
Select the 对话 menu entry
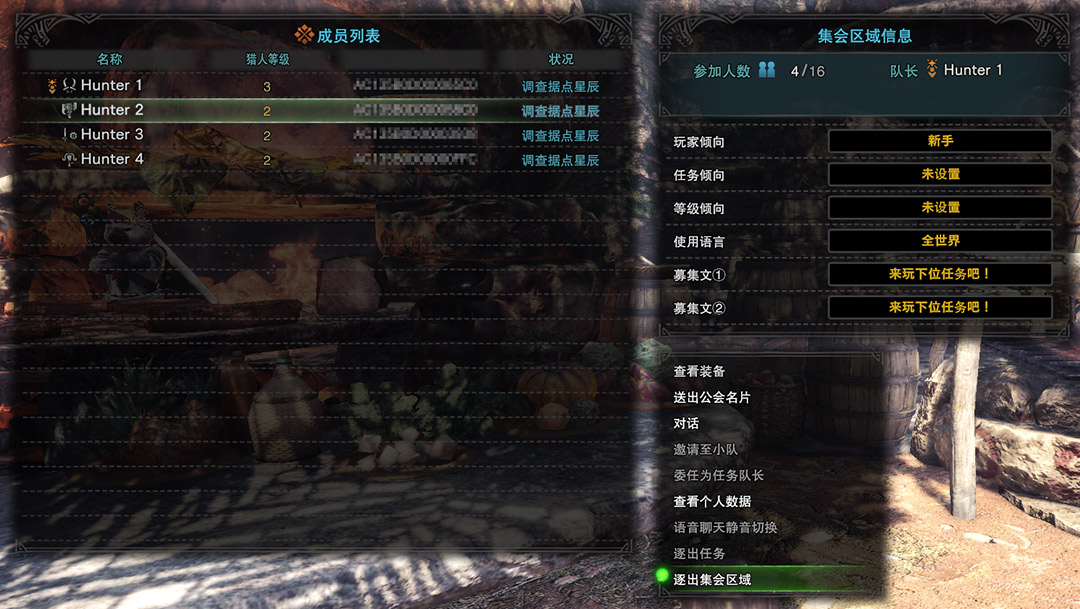686,424
